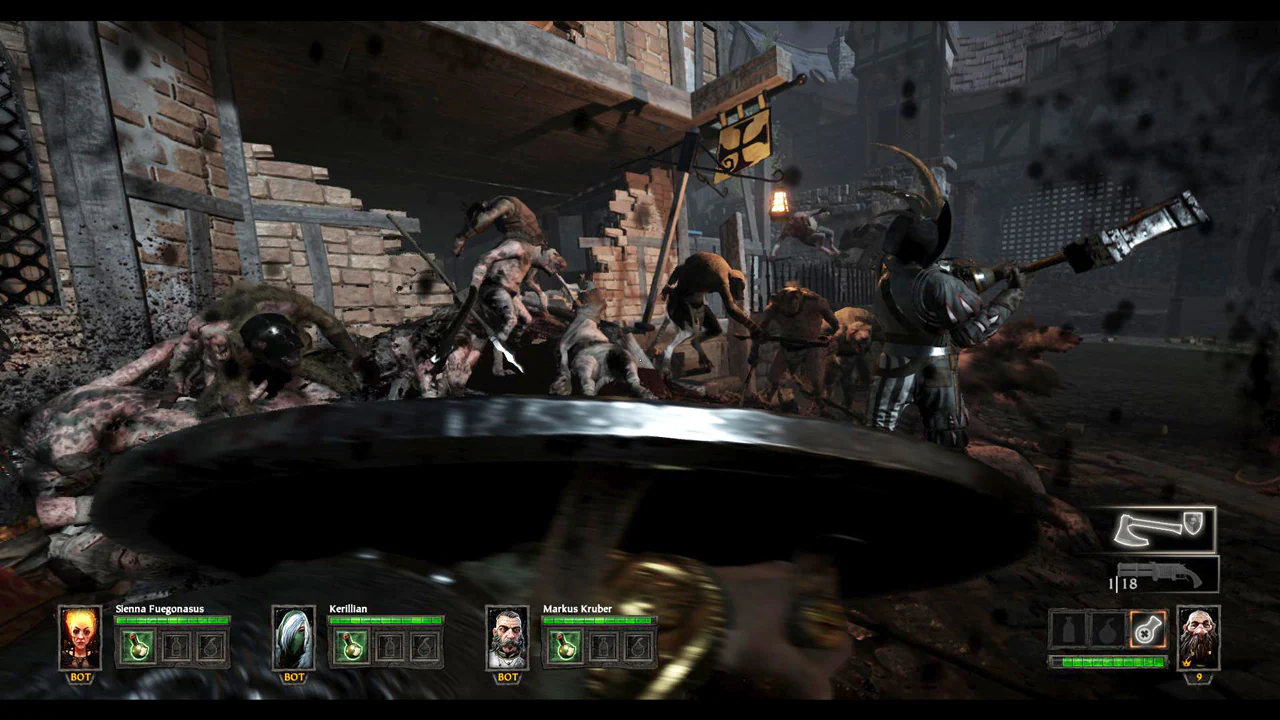Image resolution: width=1280 pixels, height=720 pixels.
Task: Expand Markus Kruber's empty bomb slot
Action: (637, 647)
